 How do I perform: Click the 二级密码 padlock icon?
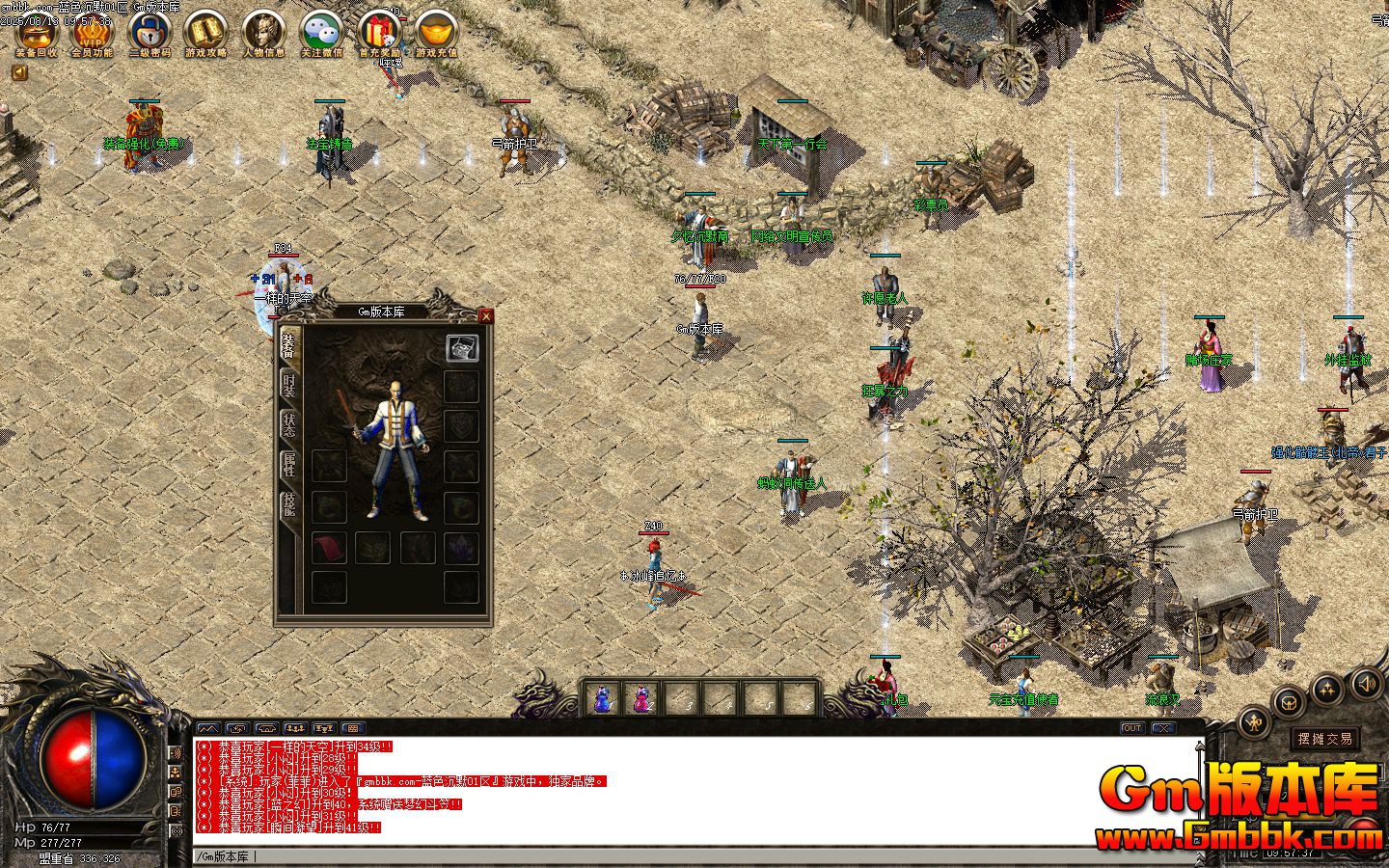click(x=150, y=32)
